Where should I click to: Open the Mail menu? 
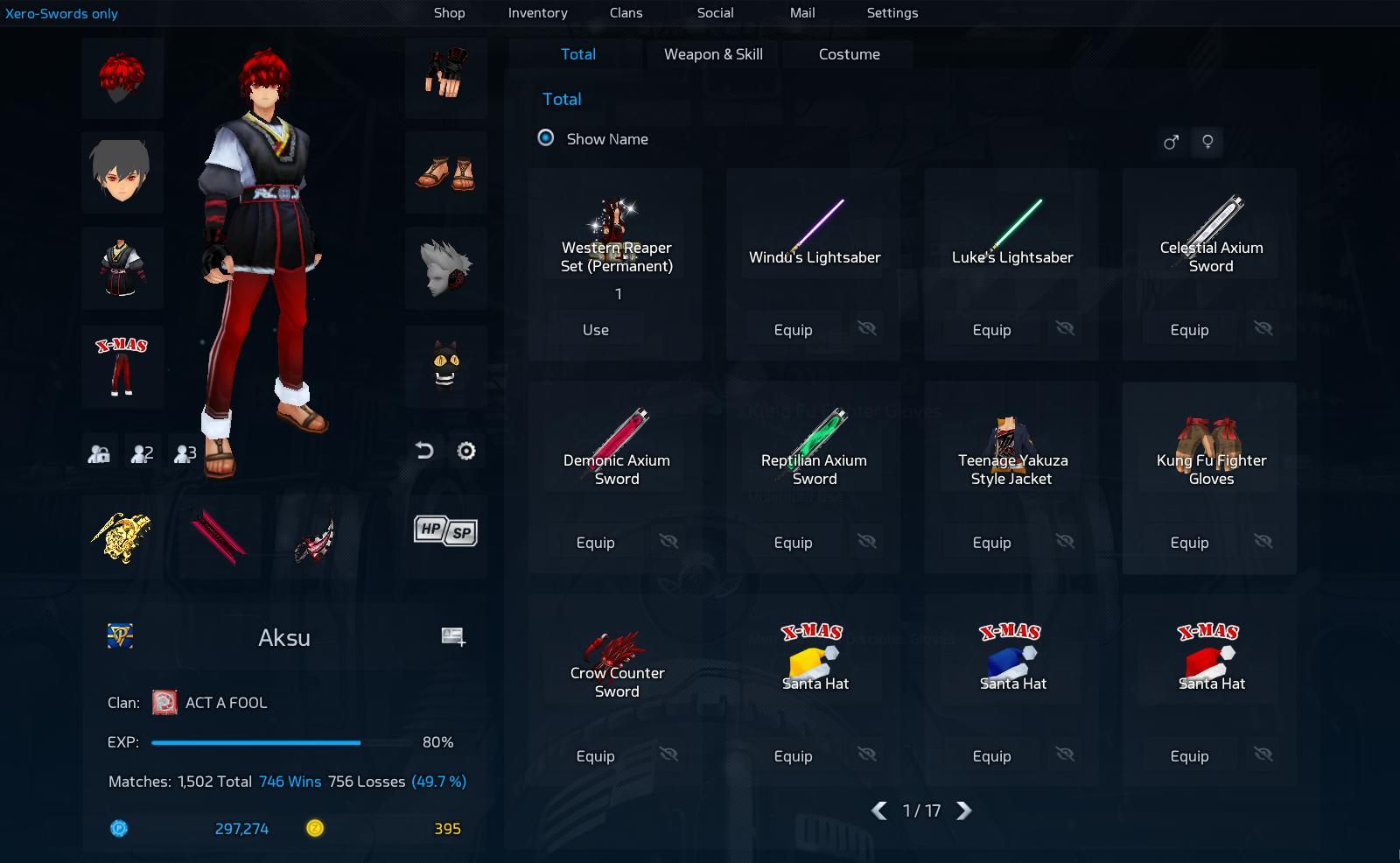802,13
